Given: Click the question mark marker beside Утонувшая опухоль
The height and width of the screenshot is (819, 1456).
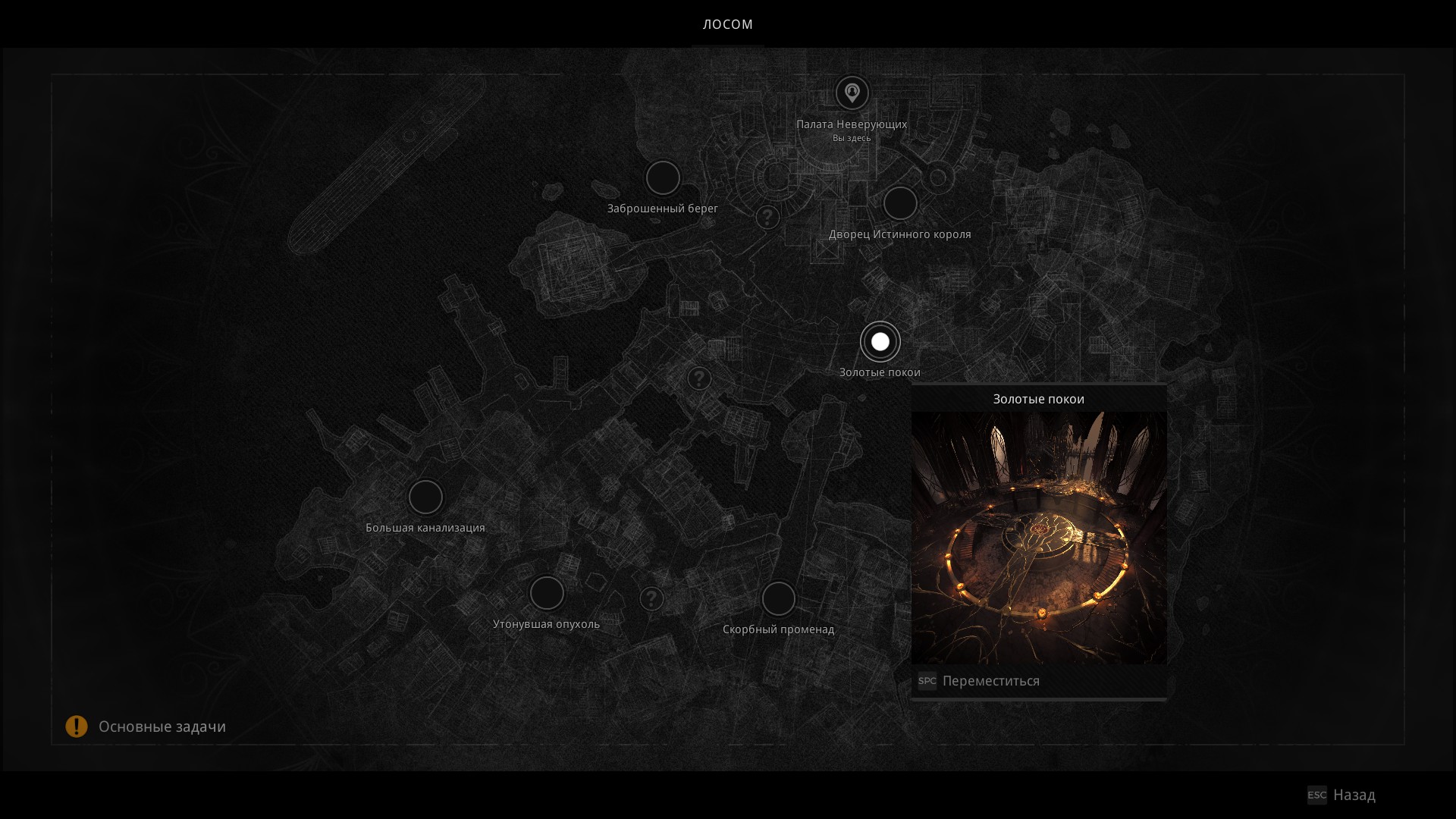Looking at the screenshot, I should 651,599.
